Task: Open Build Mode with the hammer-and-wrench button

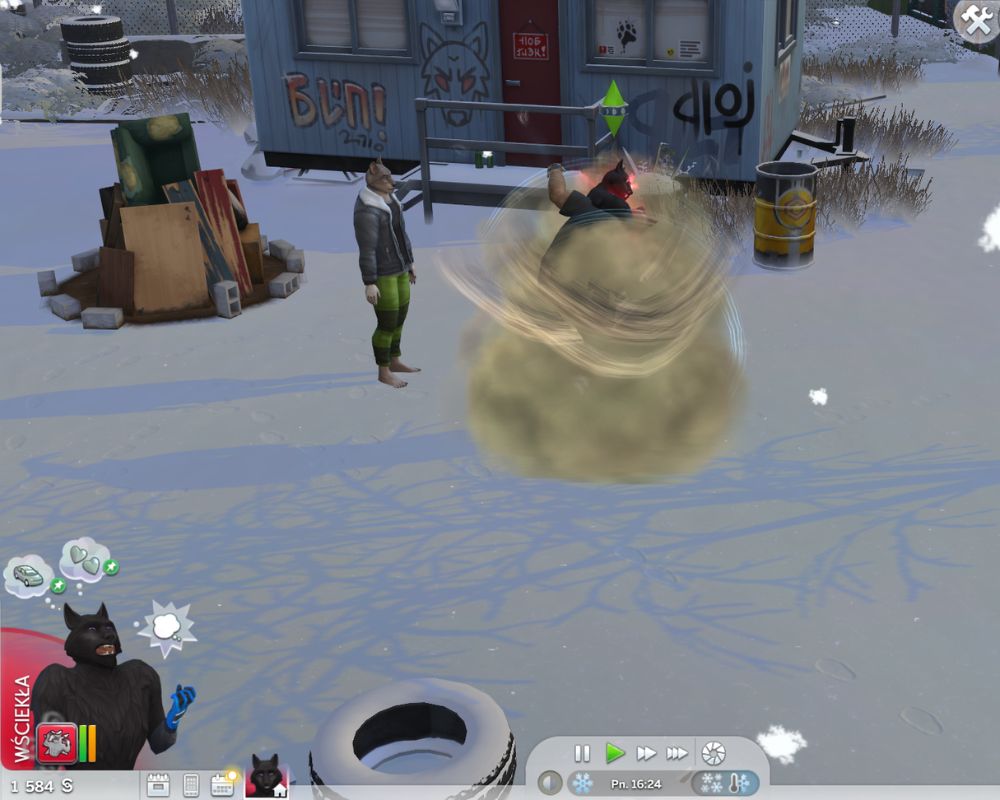Action: (x=975, y=19)
